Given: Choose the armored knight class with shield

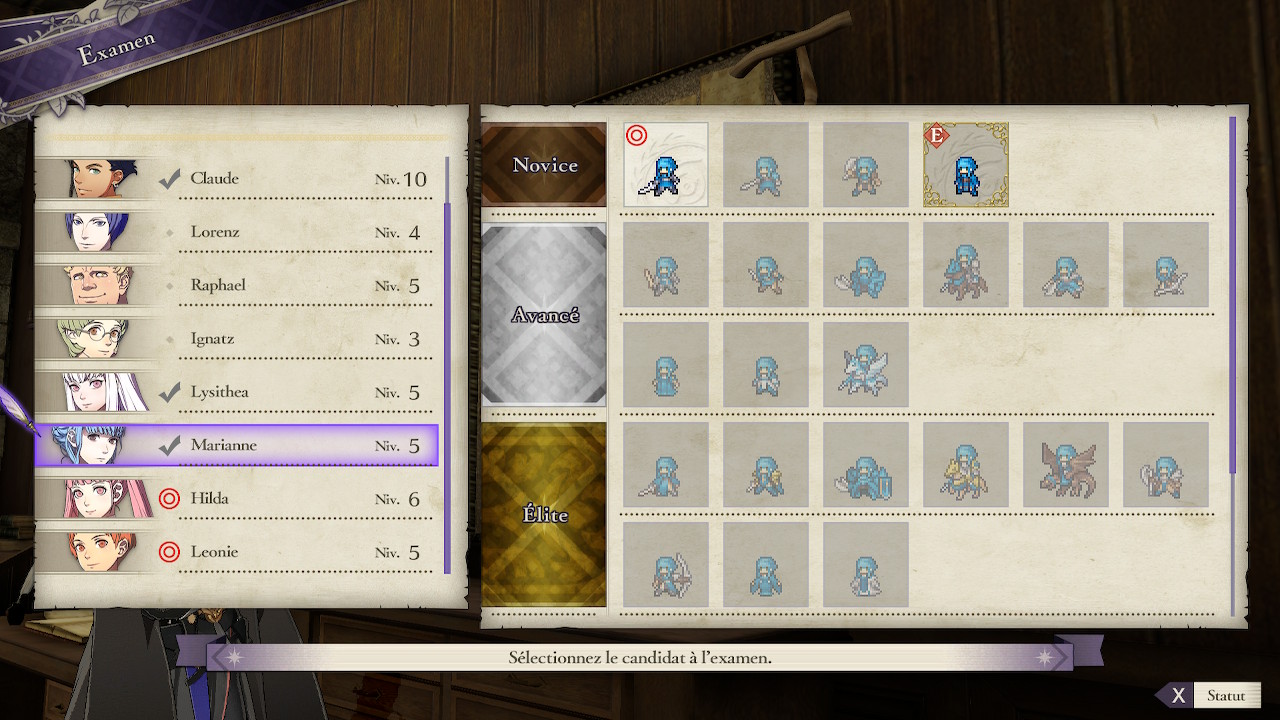Looking at the screenshot, I should pyautogui.click(x=866, y=465).
